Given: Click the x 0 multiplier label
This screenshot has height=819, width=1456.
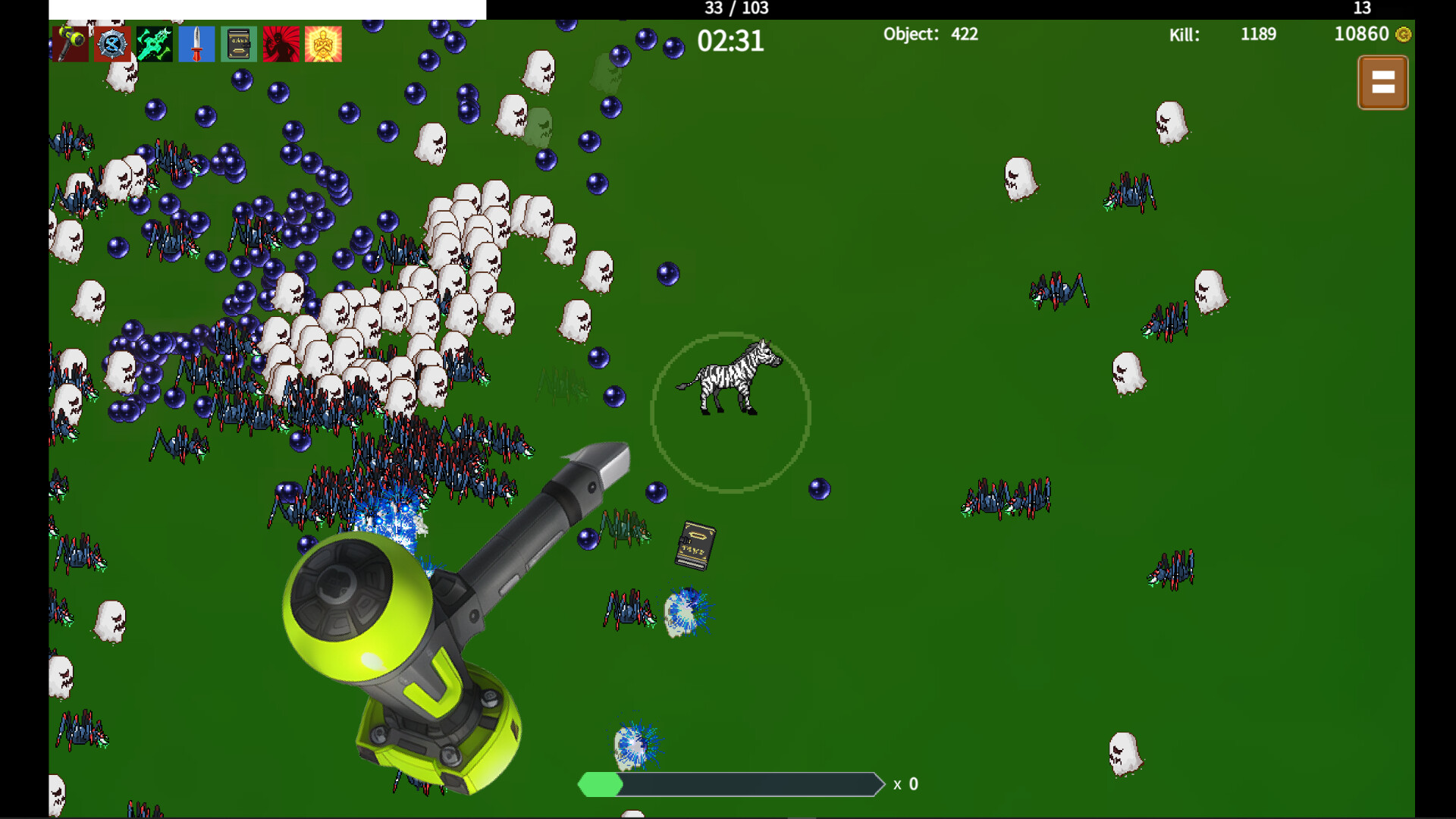Looking at the screenshot, I should point(905,784).
